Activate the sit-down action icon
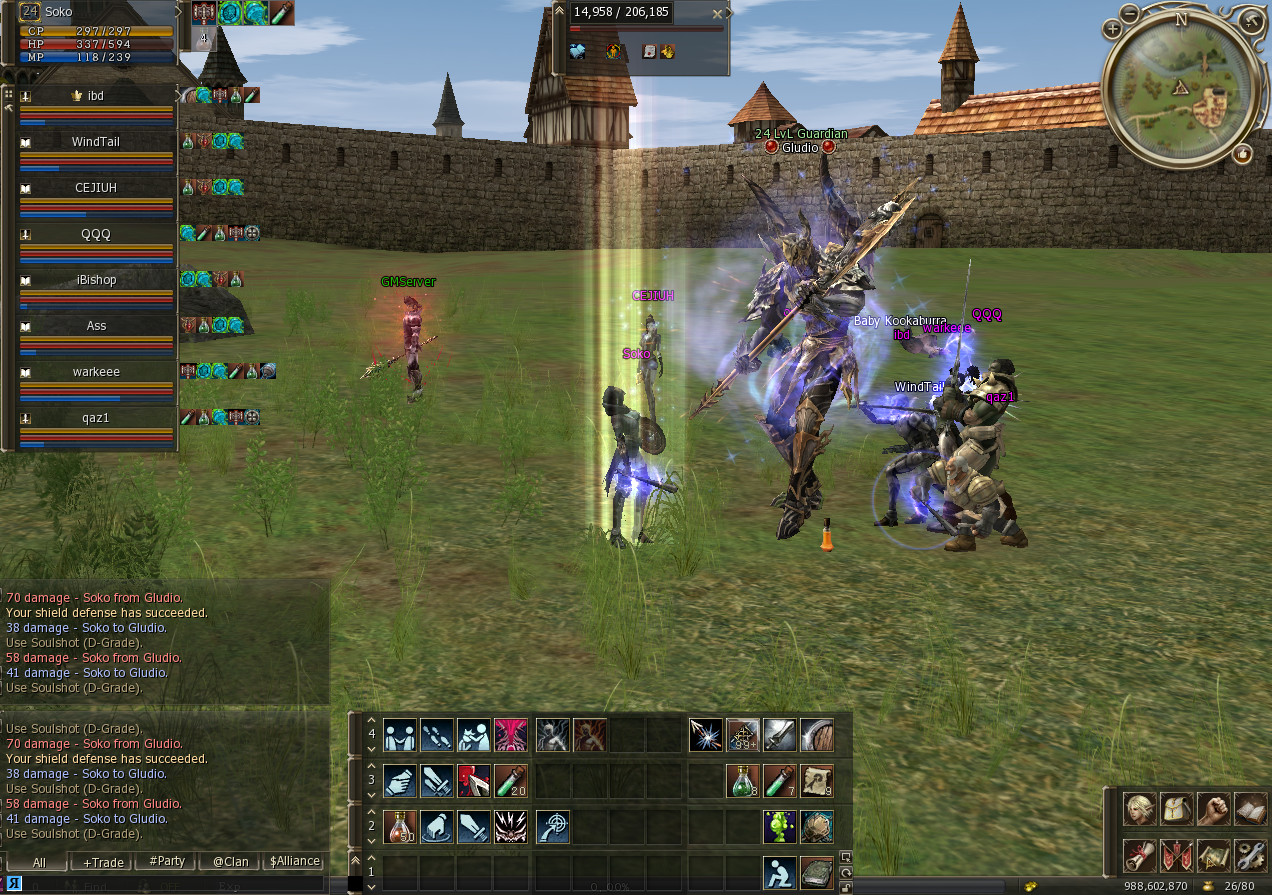Screen dimensions: 1272x895 pos(780,873)
